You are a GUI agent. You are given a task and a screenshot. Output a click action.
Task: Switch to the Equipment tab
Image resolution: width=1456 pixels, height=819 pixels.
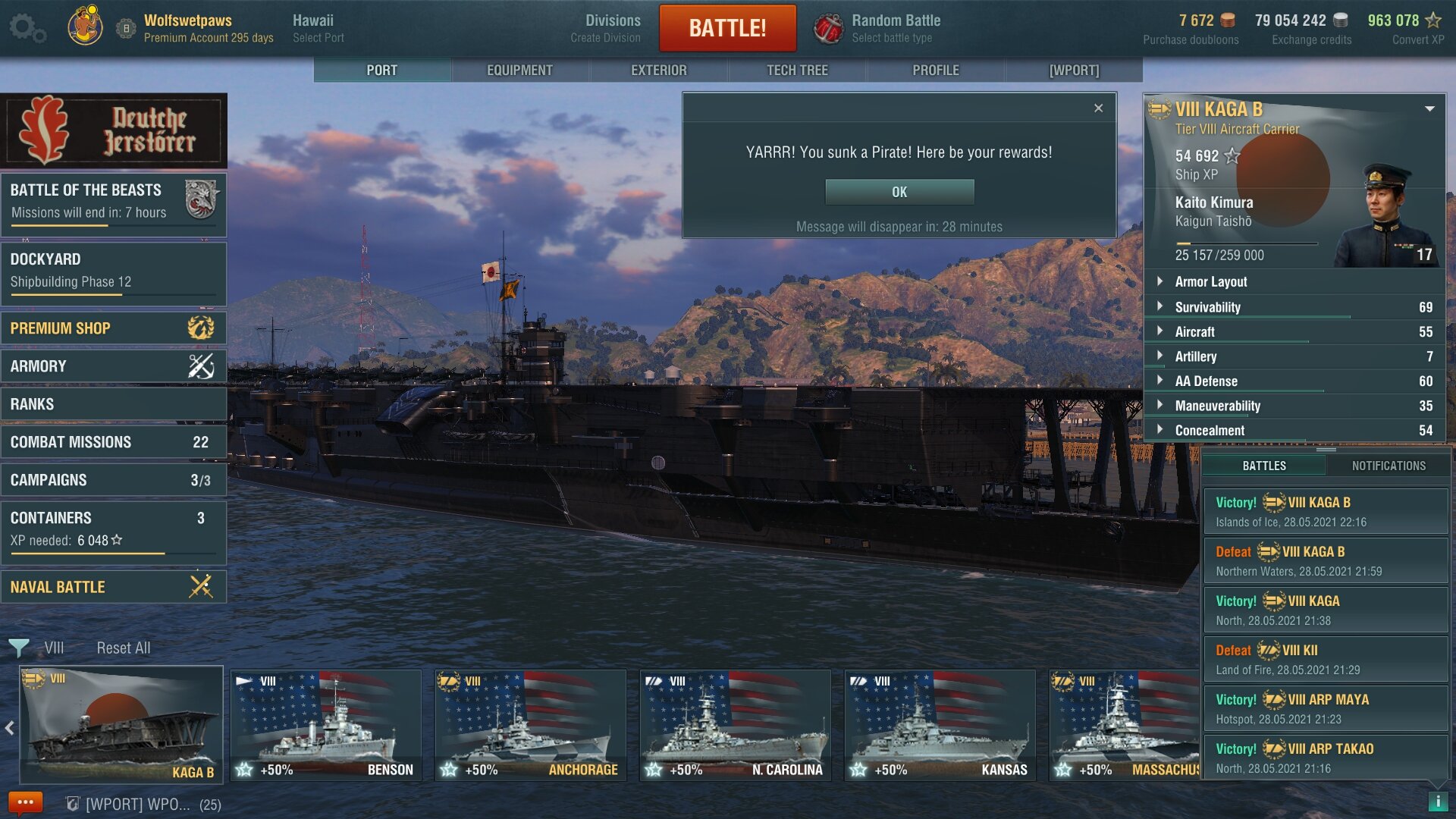click(x=519, y=70)
